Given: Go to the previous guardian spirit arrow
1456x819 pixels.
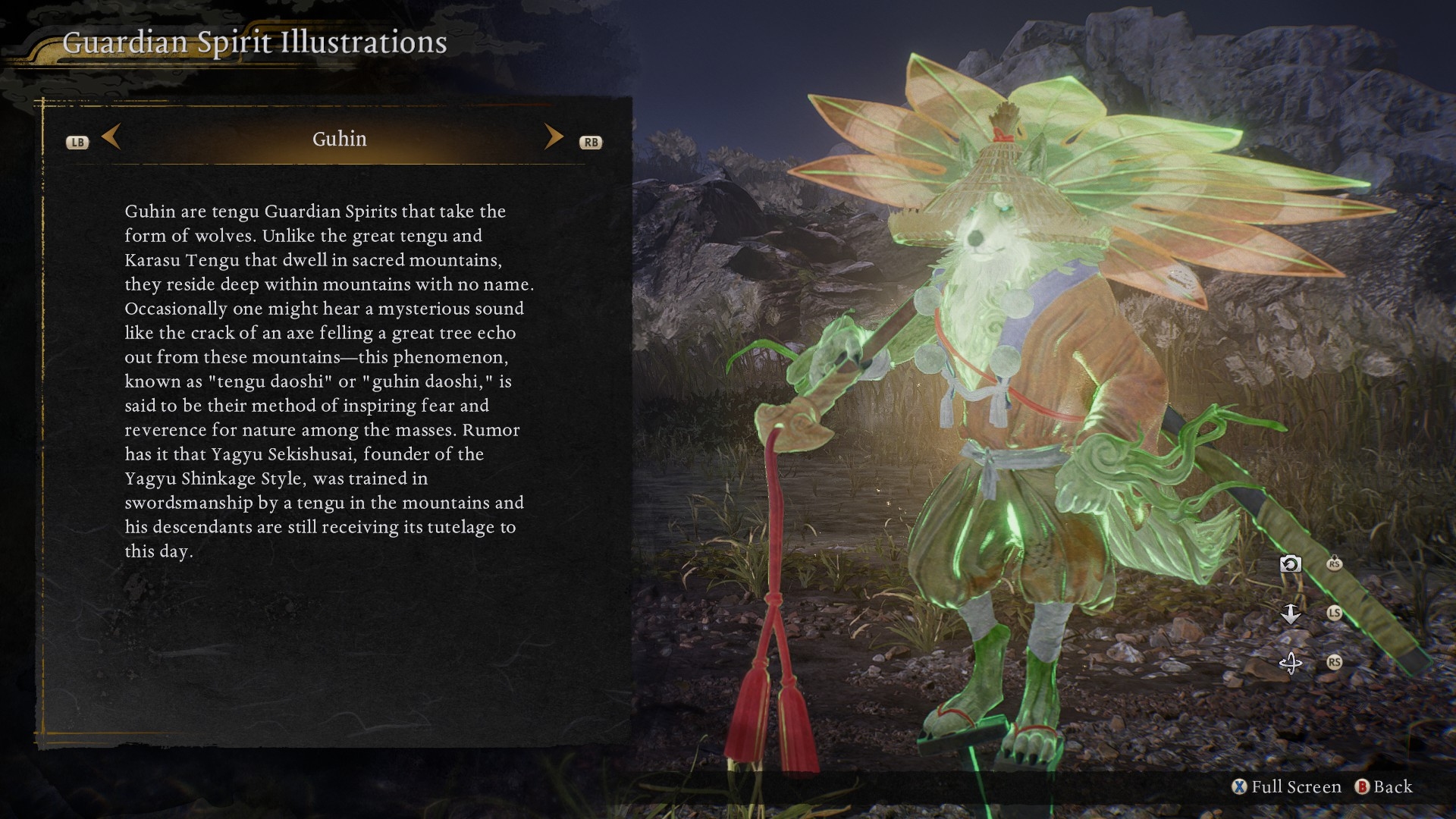Looking at the screenshot, I should tap(111, 137).
